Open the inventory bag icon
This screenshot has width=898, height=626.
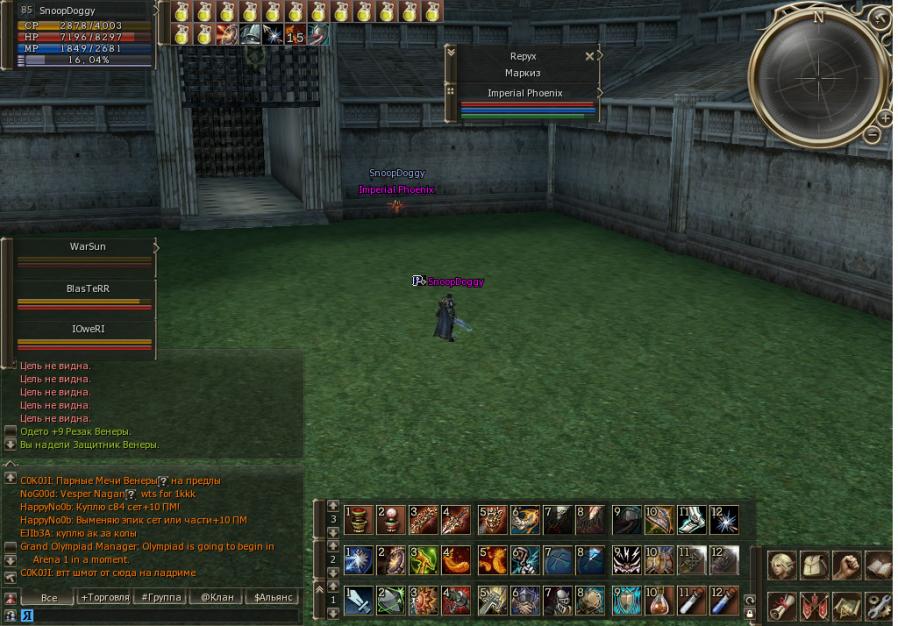point(813,565)
